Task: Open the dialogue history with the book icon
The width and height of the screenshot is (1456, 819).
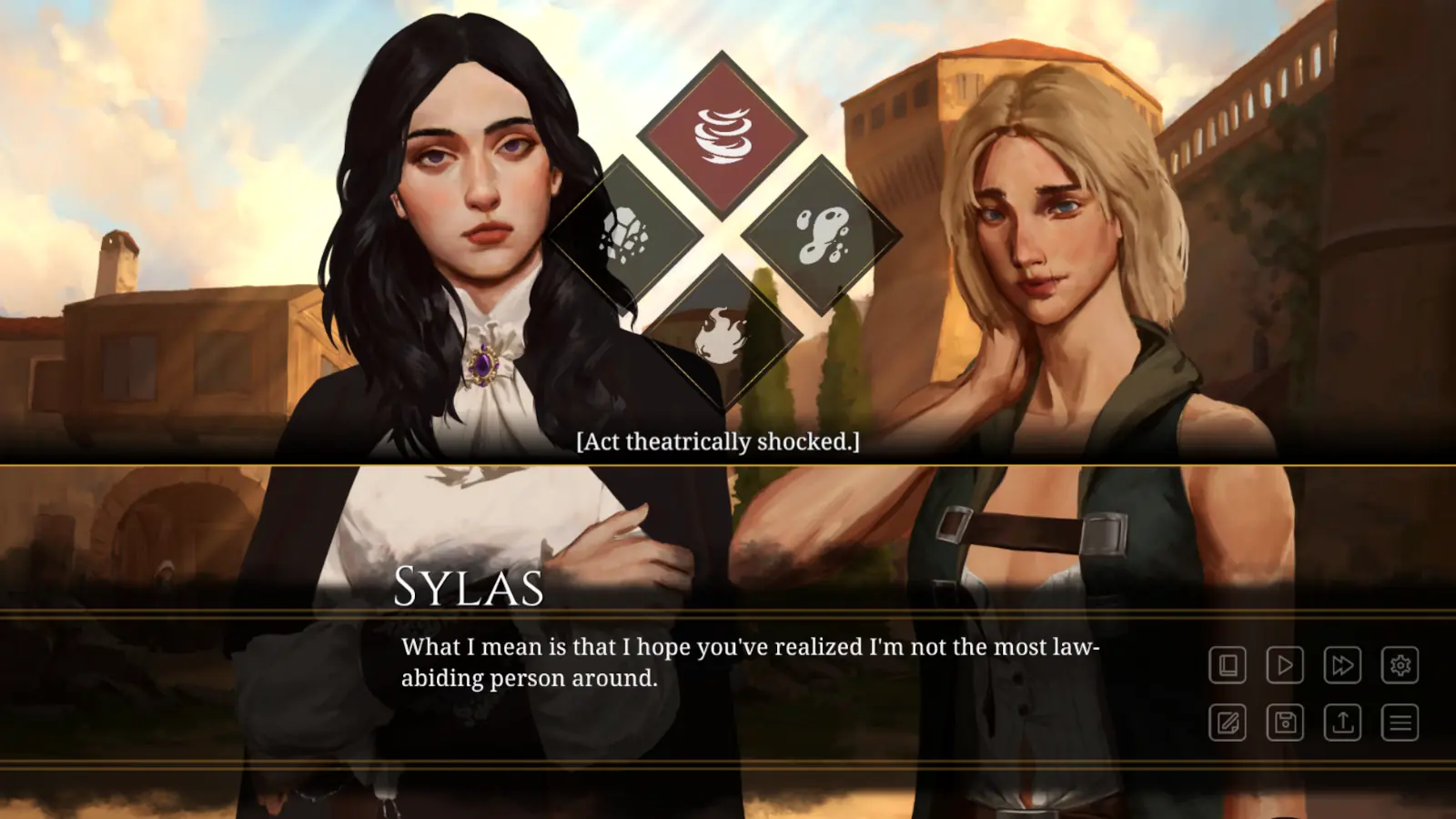Action: click(x=1228, y=665)
